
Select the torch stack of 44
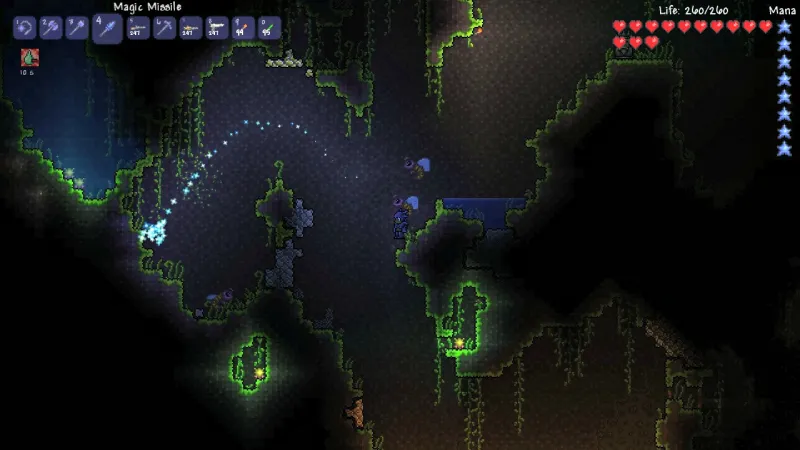coord(243,28)
